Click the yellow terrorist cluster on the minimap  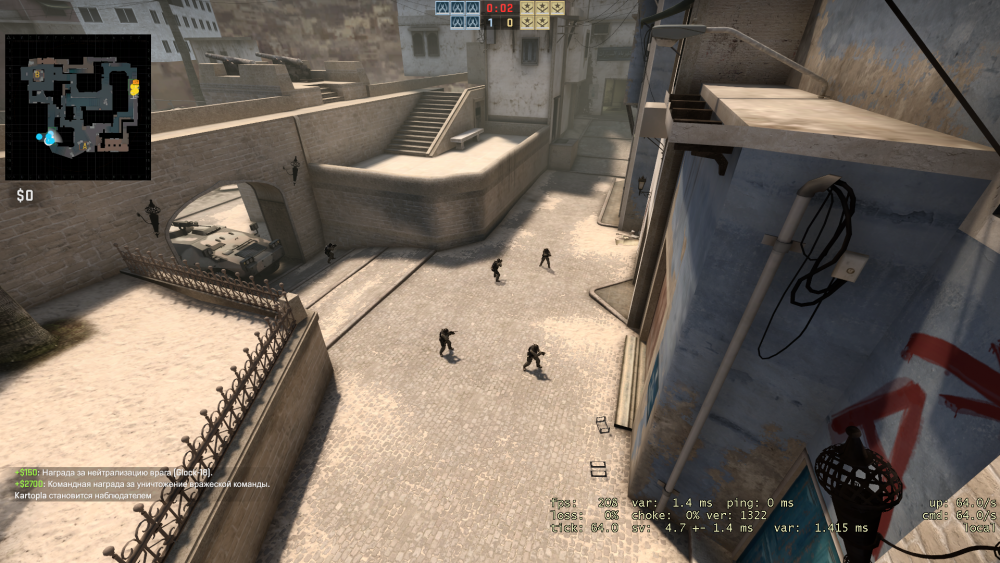point(134,88)
